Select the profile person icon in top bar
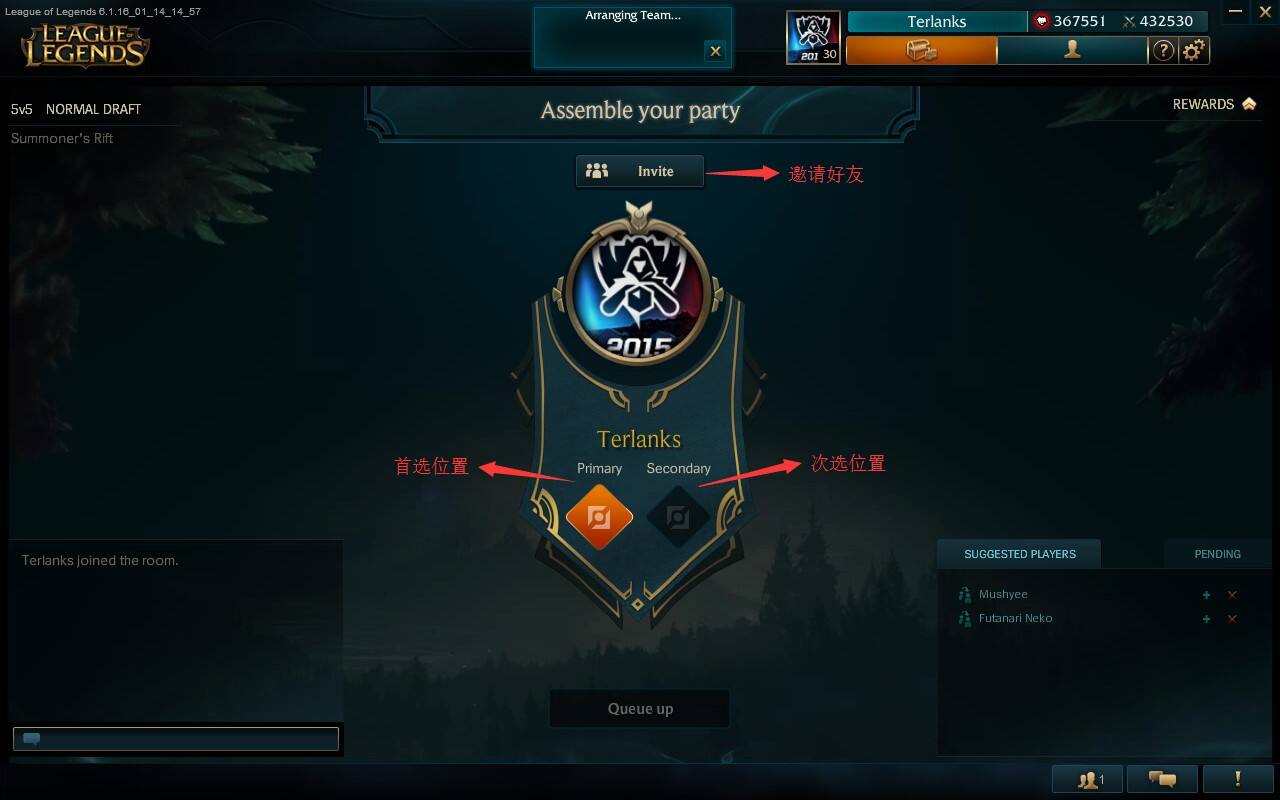Viewport: 1280px width, 800px height. 1071,50
